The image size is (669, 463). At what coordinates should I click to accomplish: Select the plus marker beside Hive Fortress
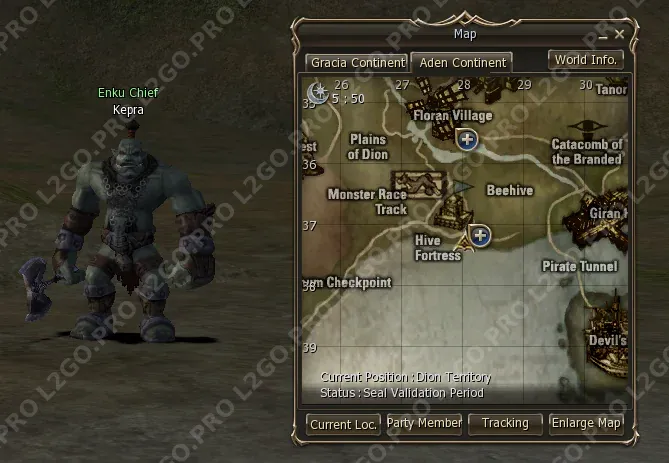(481, 236)
